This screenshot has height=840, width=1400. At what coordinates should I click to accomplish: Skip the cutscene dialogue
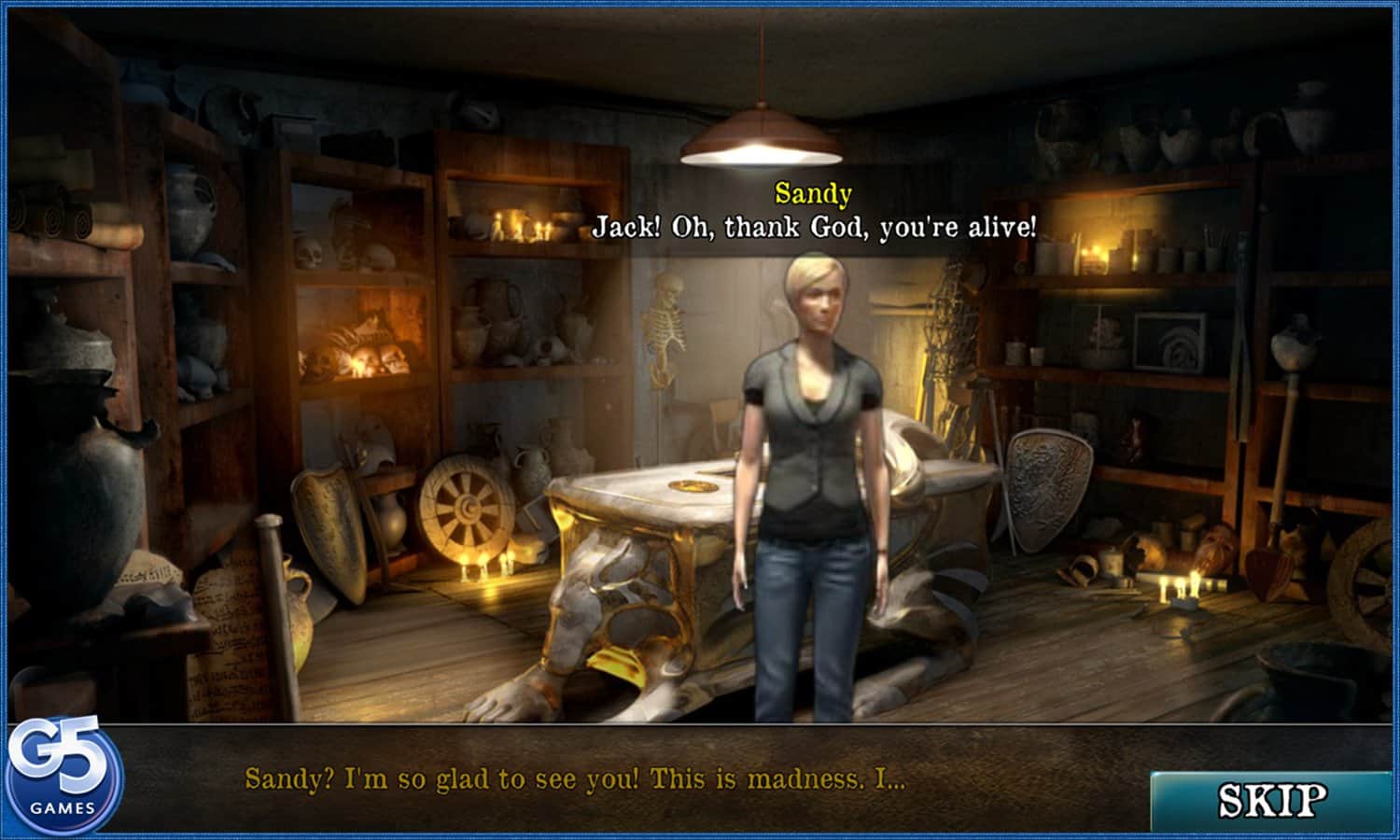click(1270, 800)
